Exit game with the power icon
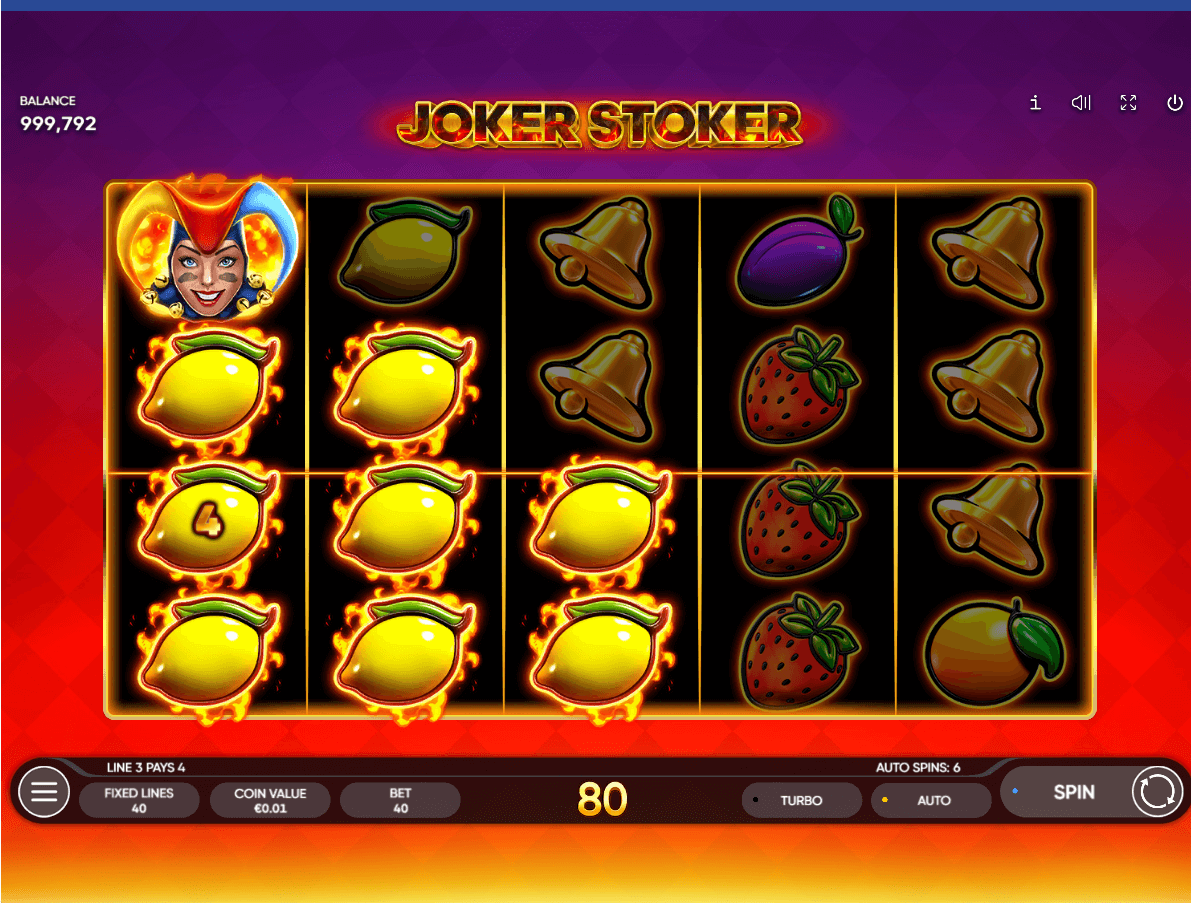The image size is (1191, 903). point(1175,103)
